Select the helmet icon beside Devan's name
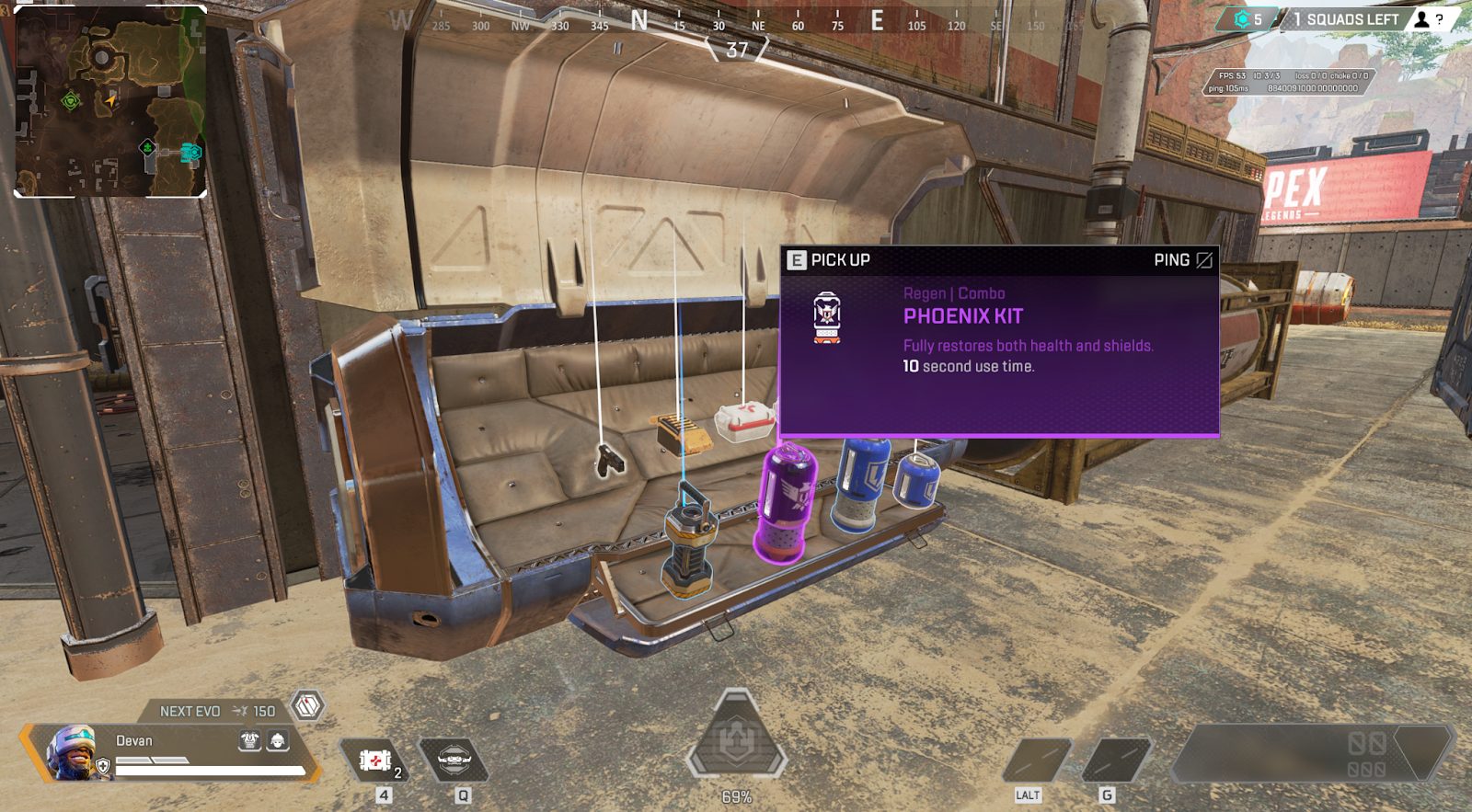Image resolution: width=1472 pixels, height=812 pixels. pos(277,740)
